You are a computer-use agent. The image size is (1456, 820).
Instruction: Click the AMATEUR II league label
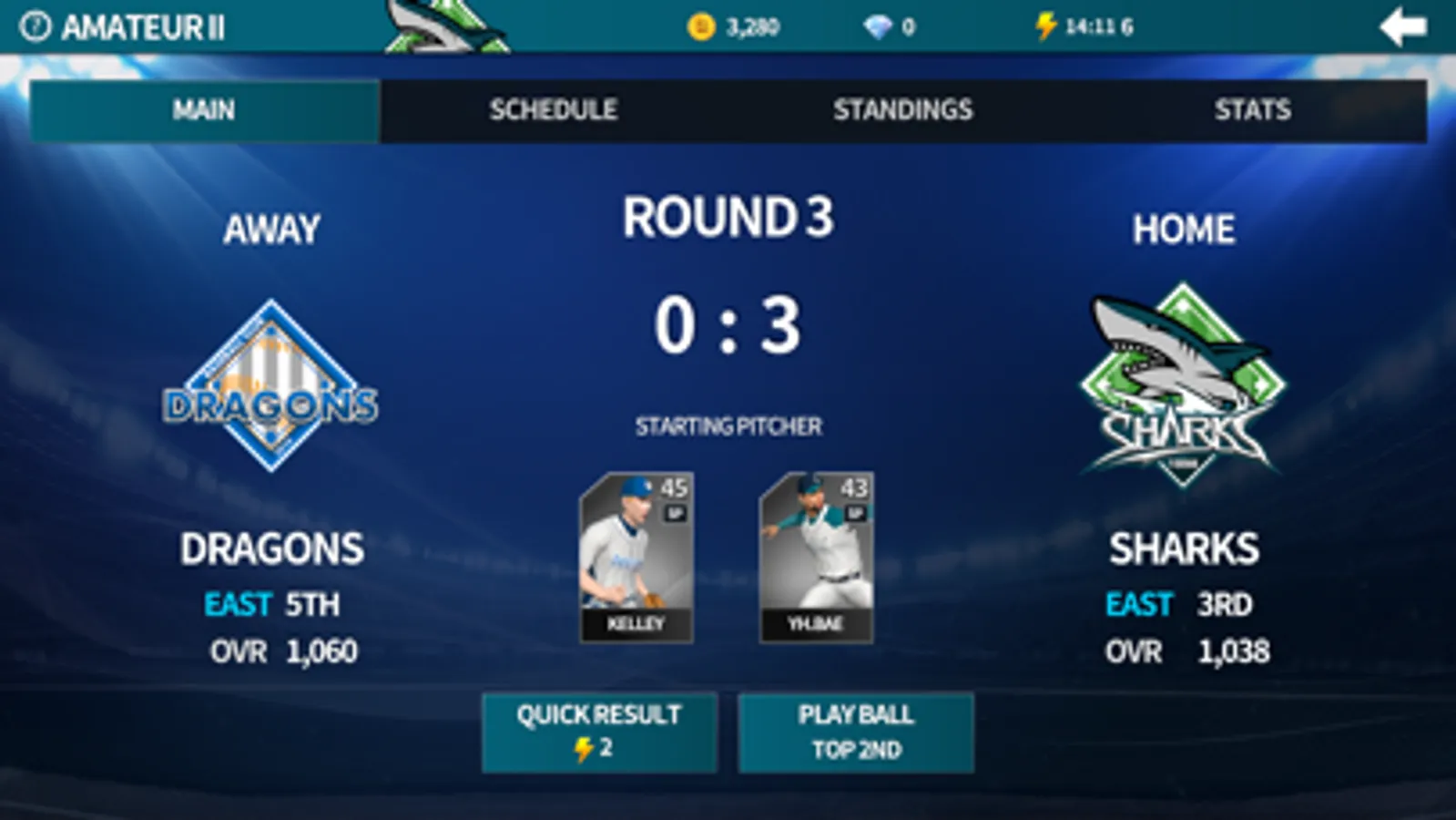pyautogui.click(x=146, y=27)
